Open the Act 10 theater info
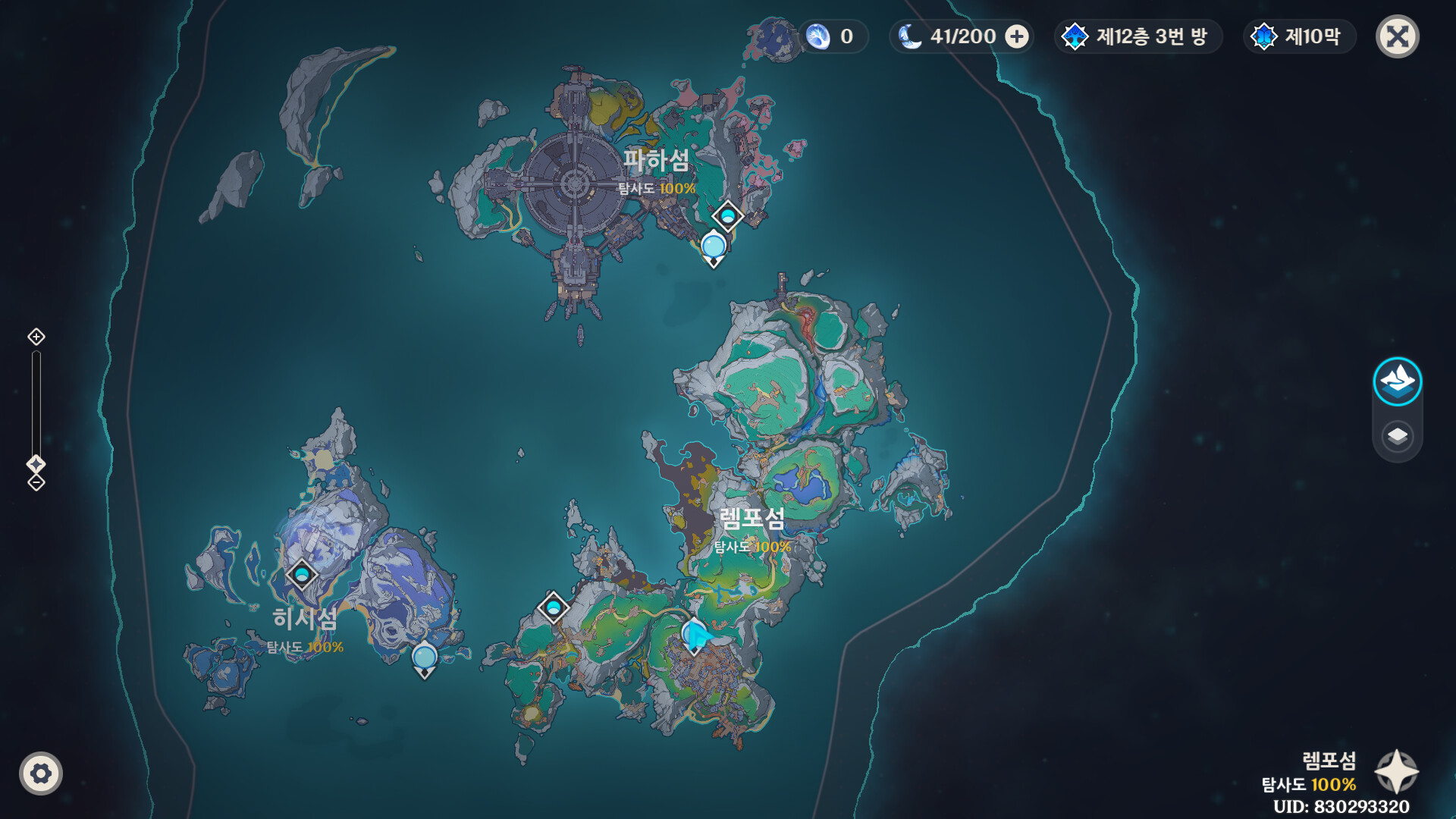The height and width of the screenshot is (819, 1456). point(1300,36)
